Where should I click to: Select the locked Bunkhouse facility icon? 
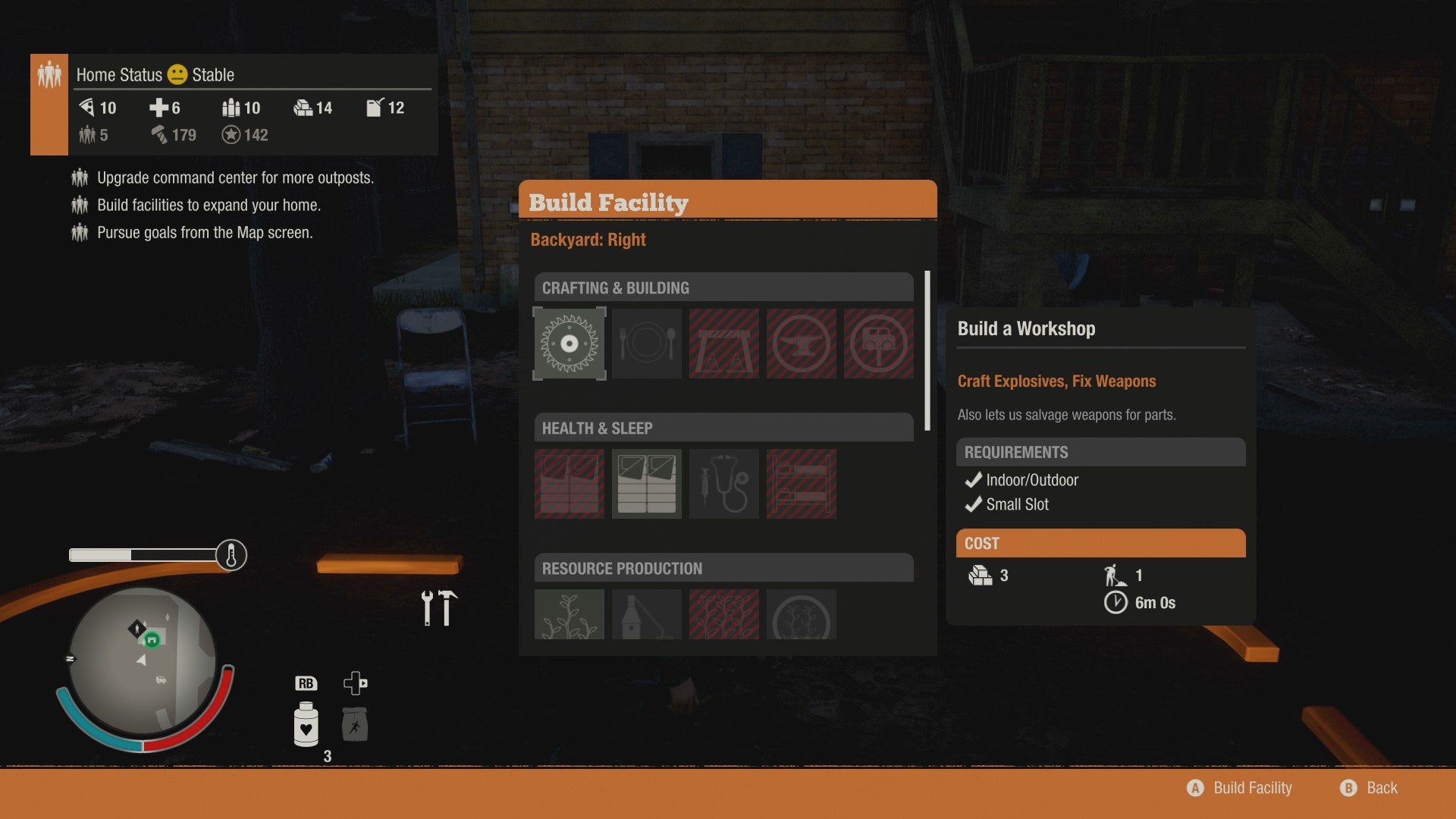pos(802,484)
